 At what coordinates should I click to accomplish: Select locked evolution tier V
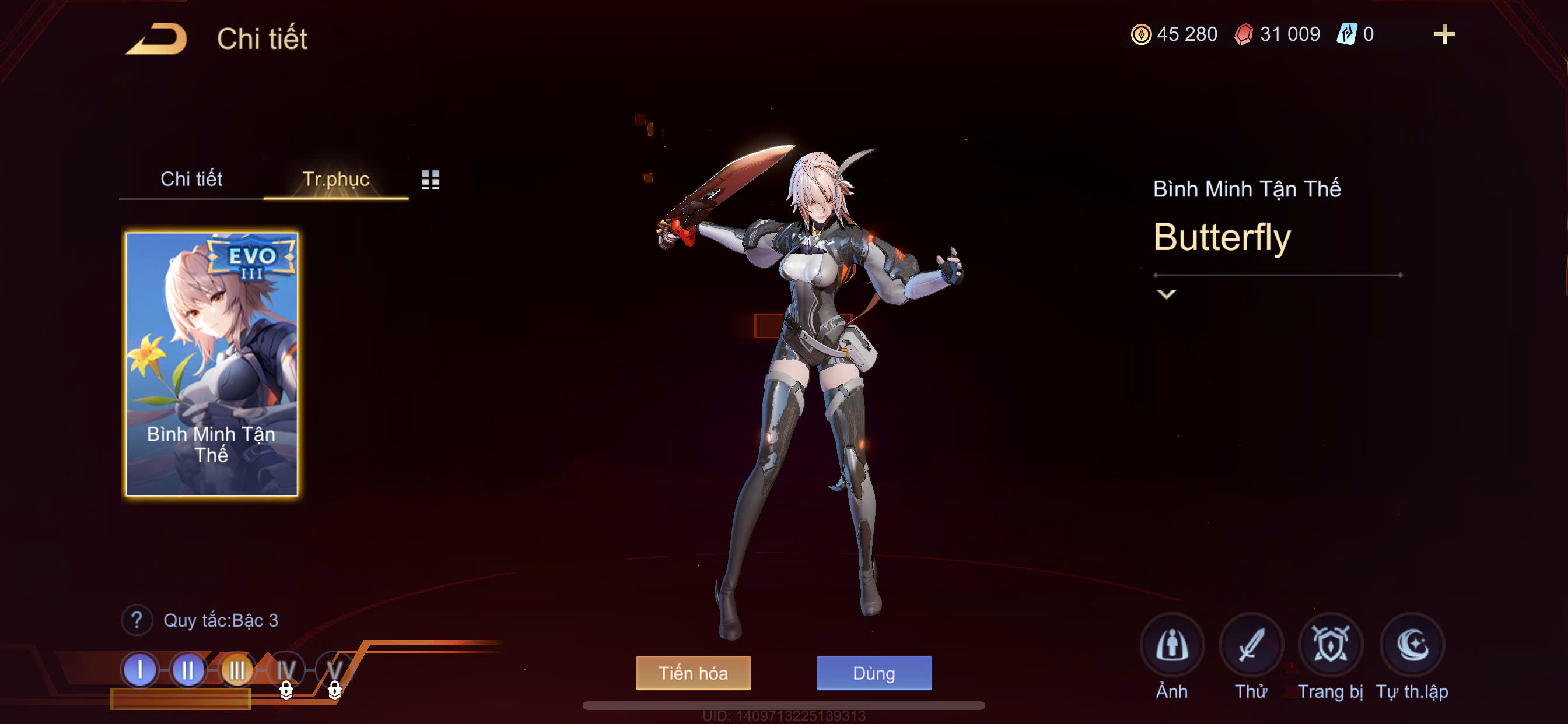[x=334, y=671]
